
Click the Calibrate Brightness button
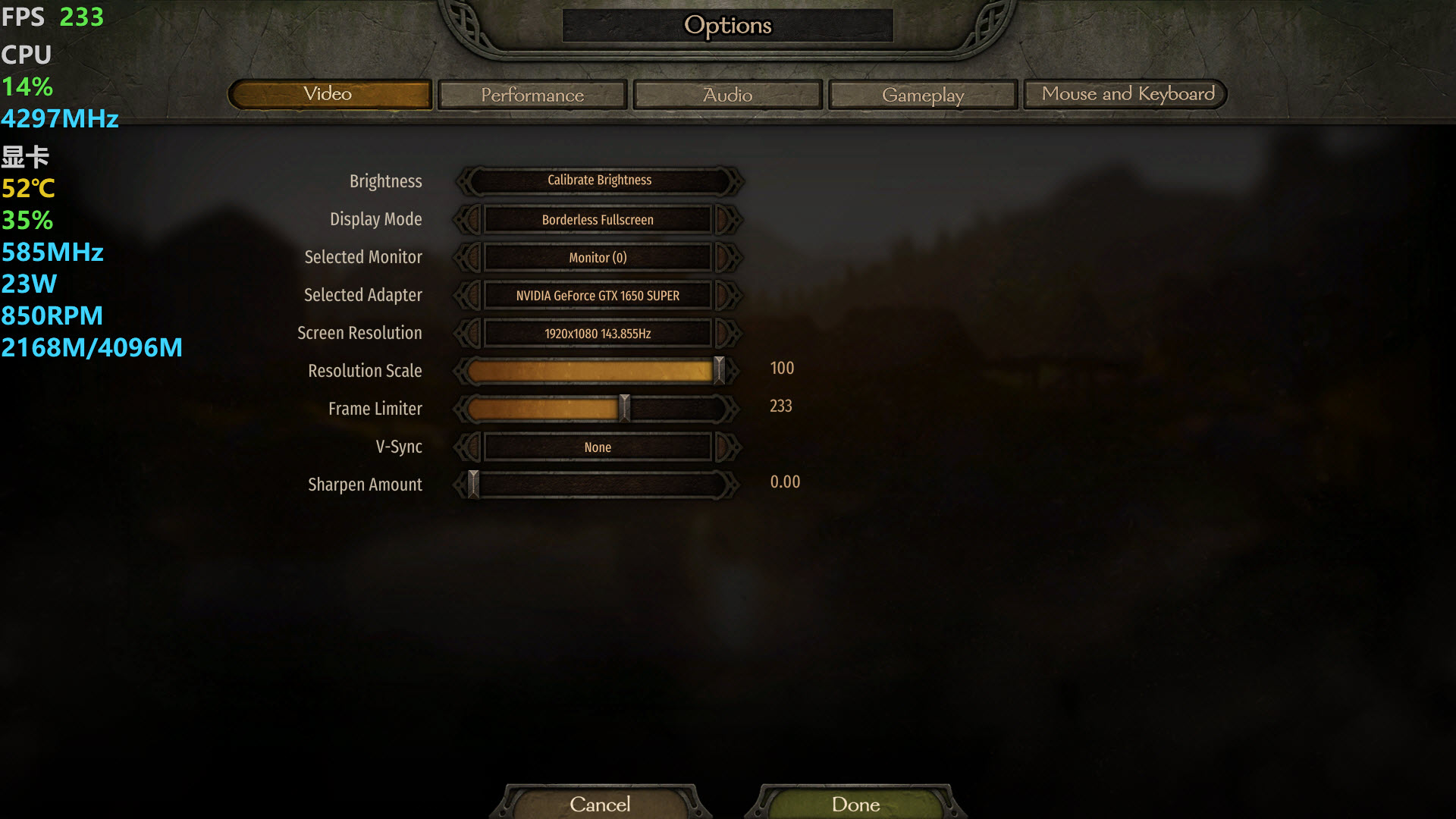pyautogui.click(x=599, y=180)
